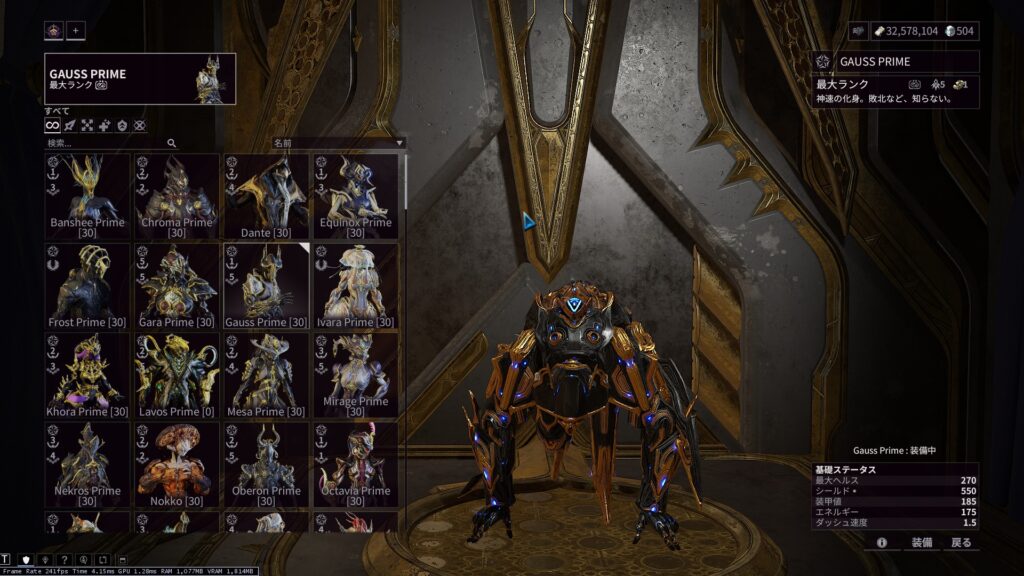Image resolution: width=1024 pixels, height=576 pixels.
Task: Click the warframe search field
Action: (108, 143)
